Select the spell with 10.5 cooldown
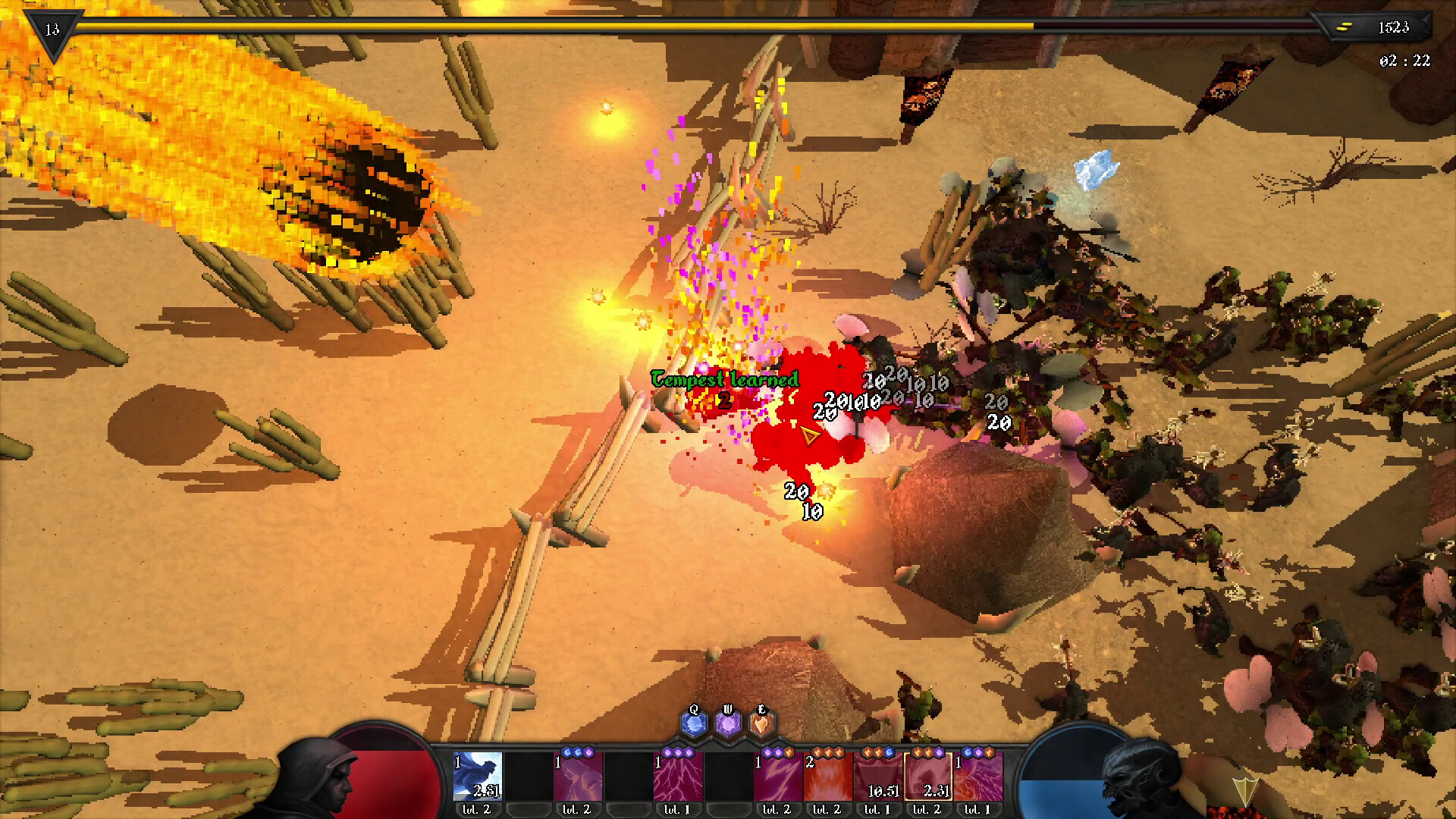 point(877,776)
